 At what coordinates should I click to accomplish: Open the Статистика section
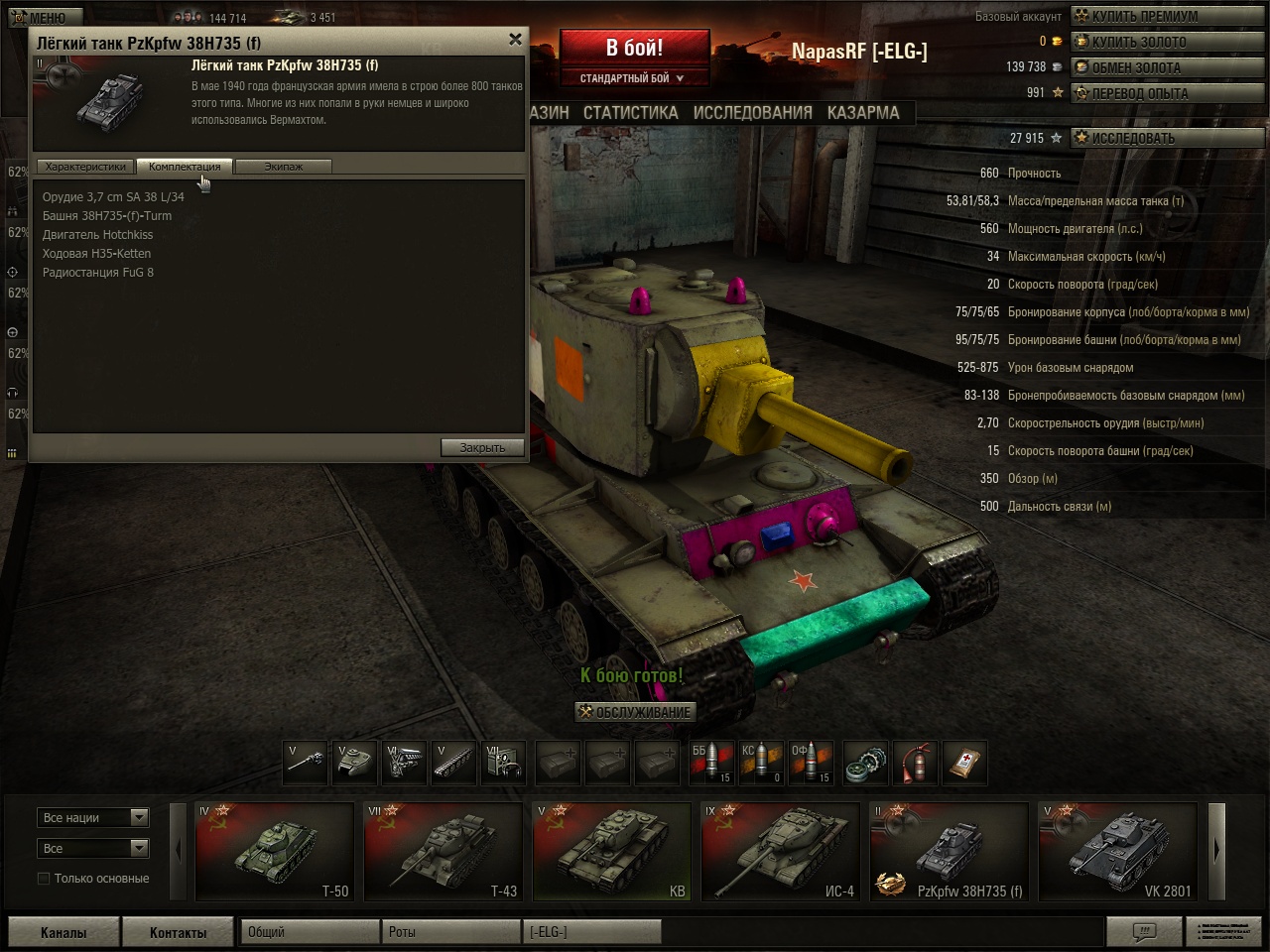(x=630, y=113)
